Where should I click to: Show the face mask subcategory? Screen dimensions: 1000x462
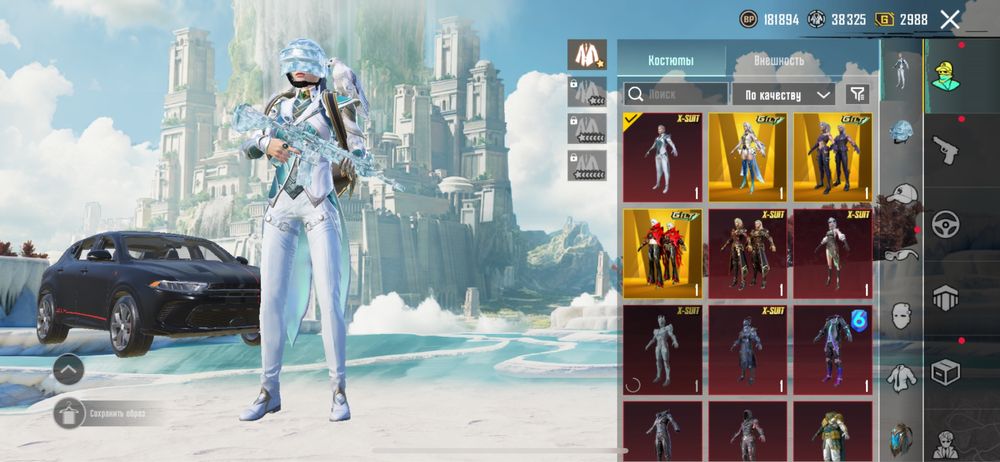pyautogui.click(x=902, y=315)
